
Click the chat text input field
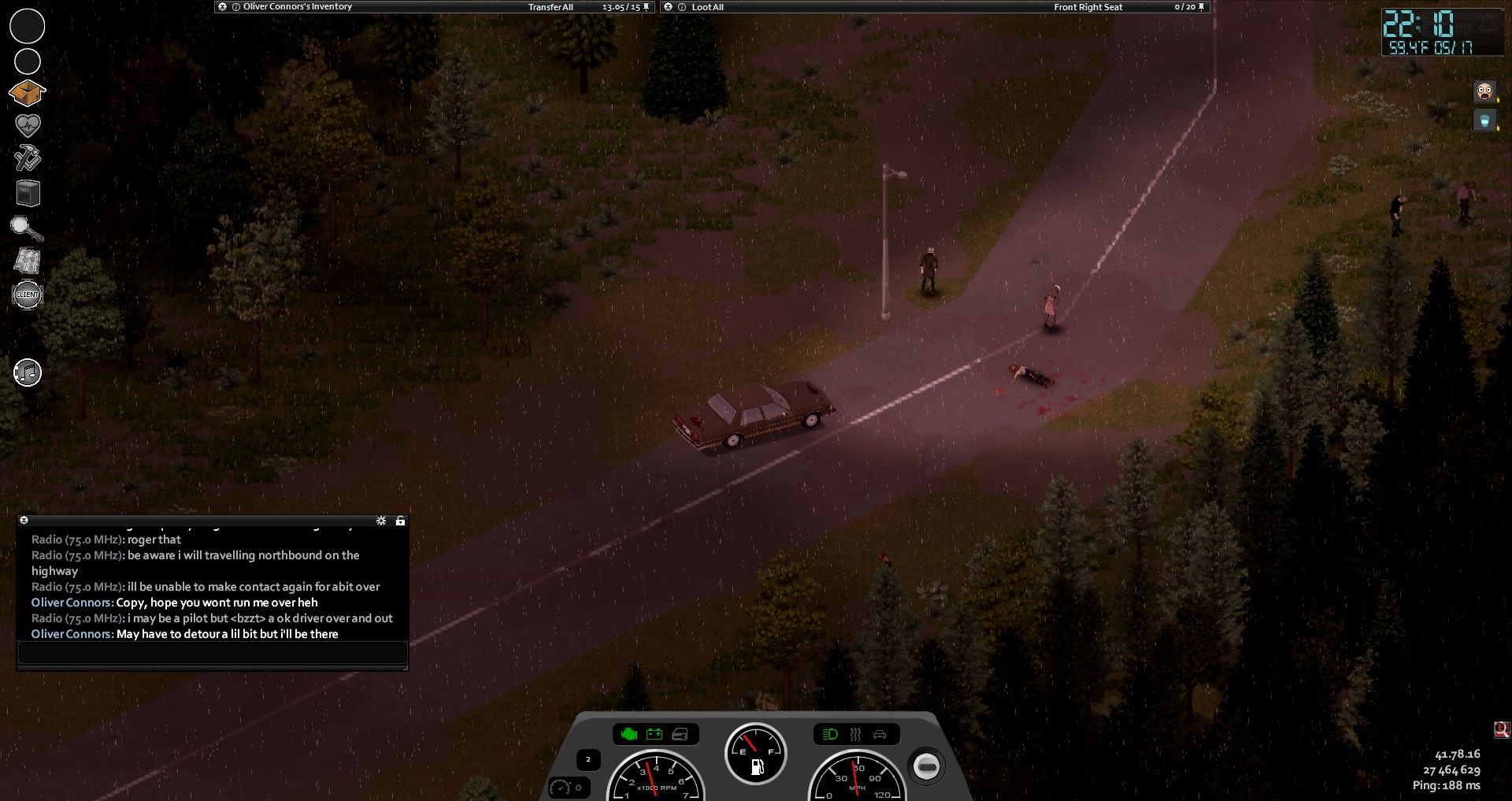(213, 652)
